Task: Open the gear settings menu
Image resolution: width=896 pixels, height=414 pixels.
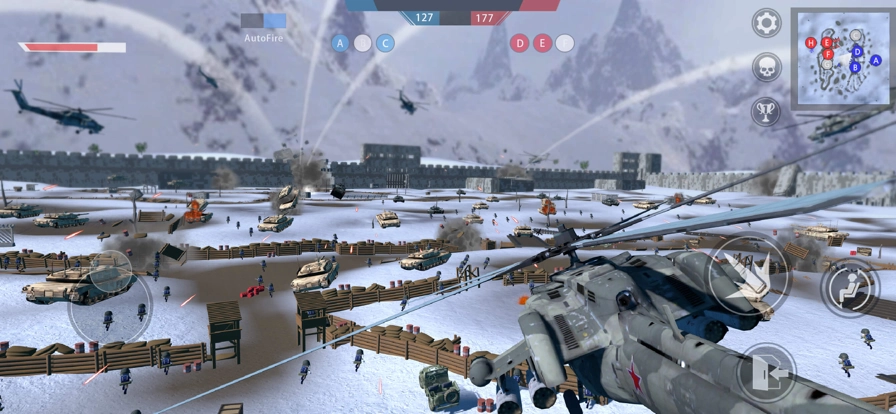Action: pyautogui.click(x=767, y=23)
